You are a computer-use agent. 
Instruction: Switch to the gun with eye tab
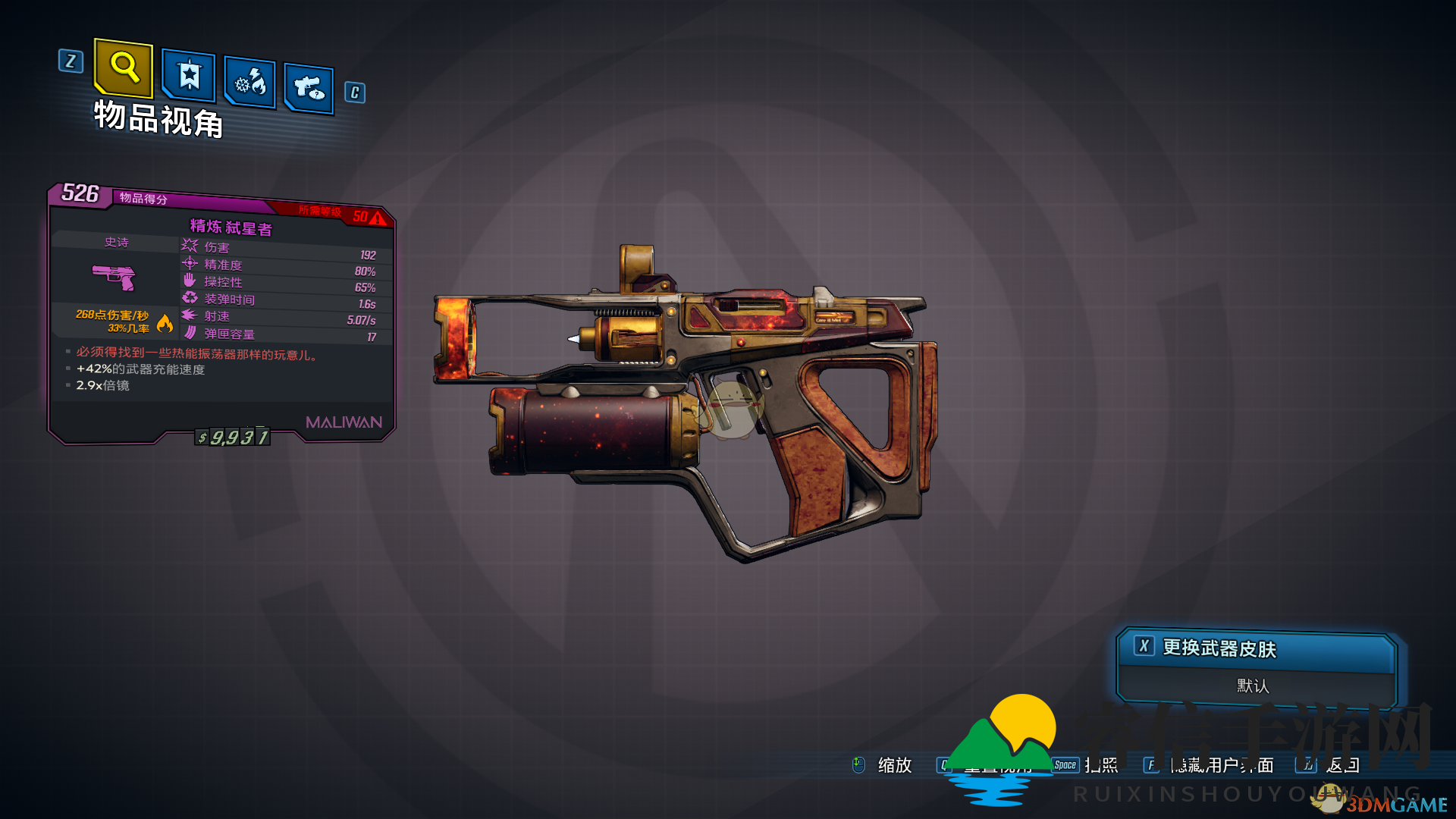pyautogui.click(x=309, y=88)
